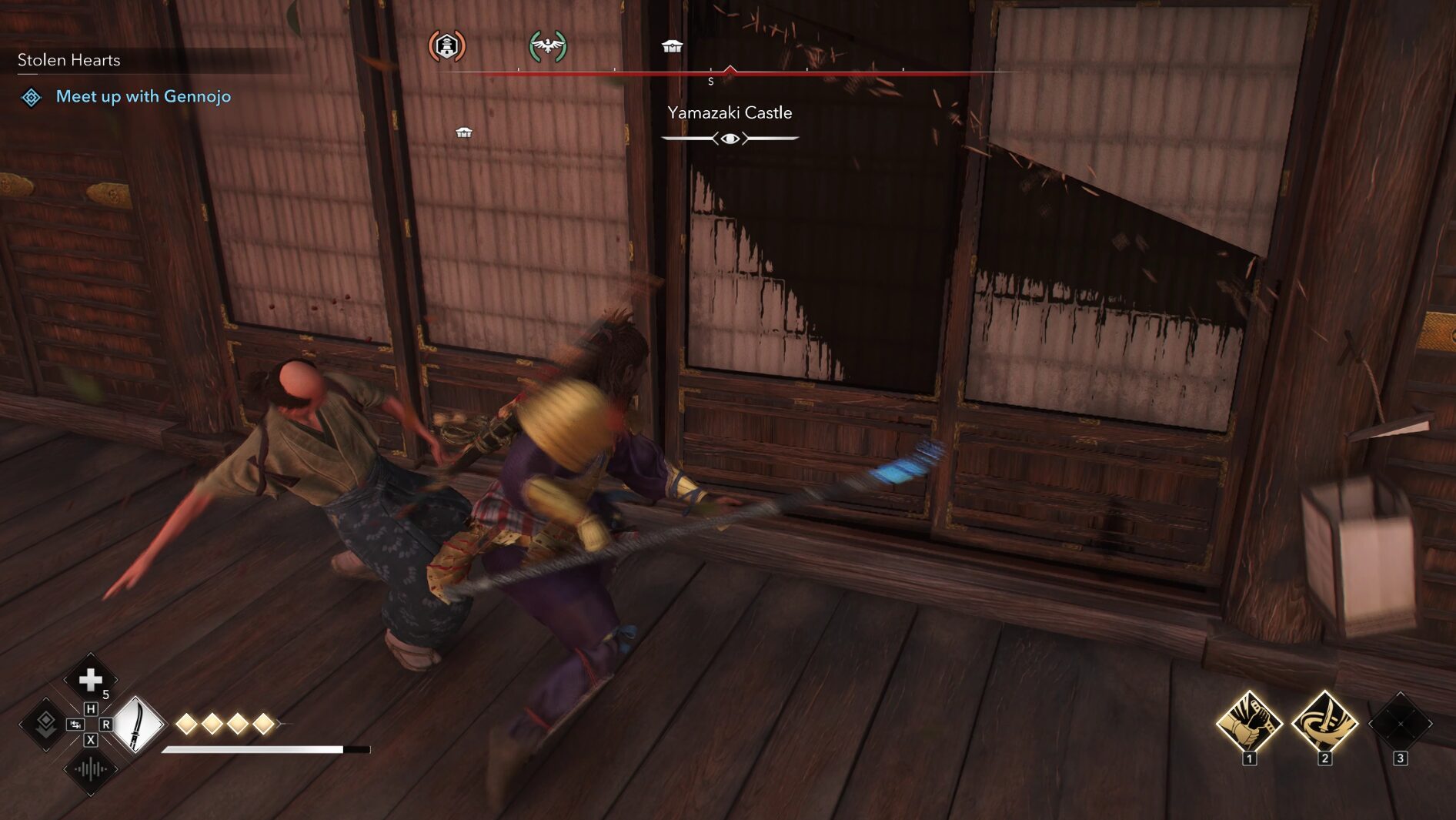Select the empty ability slot 3
1456x820 pixels.
tap(1400, 723)
